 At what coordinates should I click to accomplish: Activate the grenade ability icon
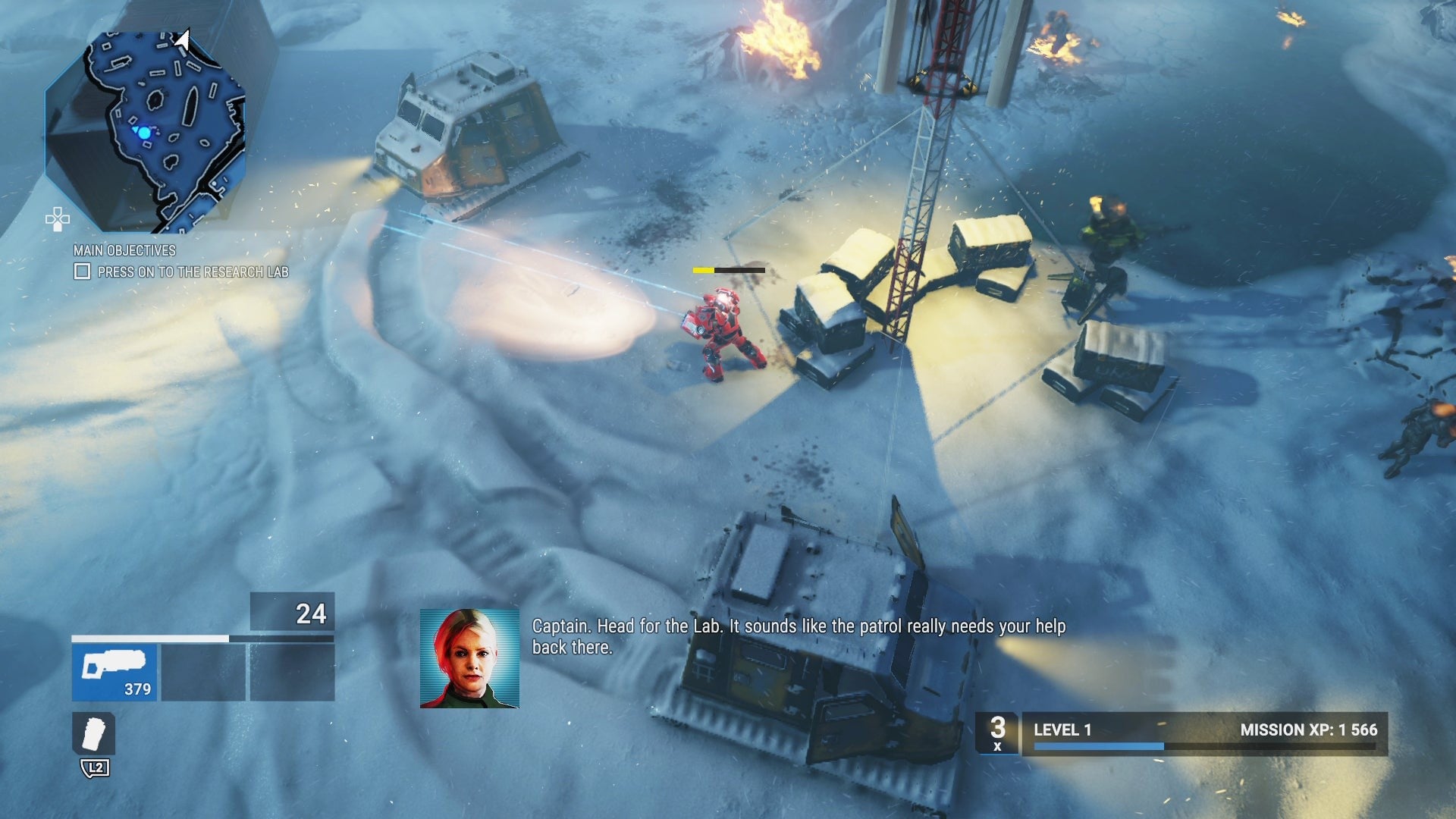(x=94, y=734)
